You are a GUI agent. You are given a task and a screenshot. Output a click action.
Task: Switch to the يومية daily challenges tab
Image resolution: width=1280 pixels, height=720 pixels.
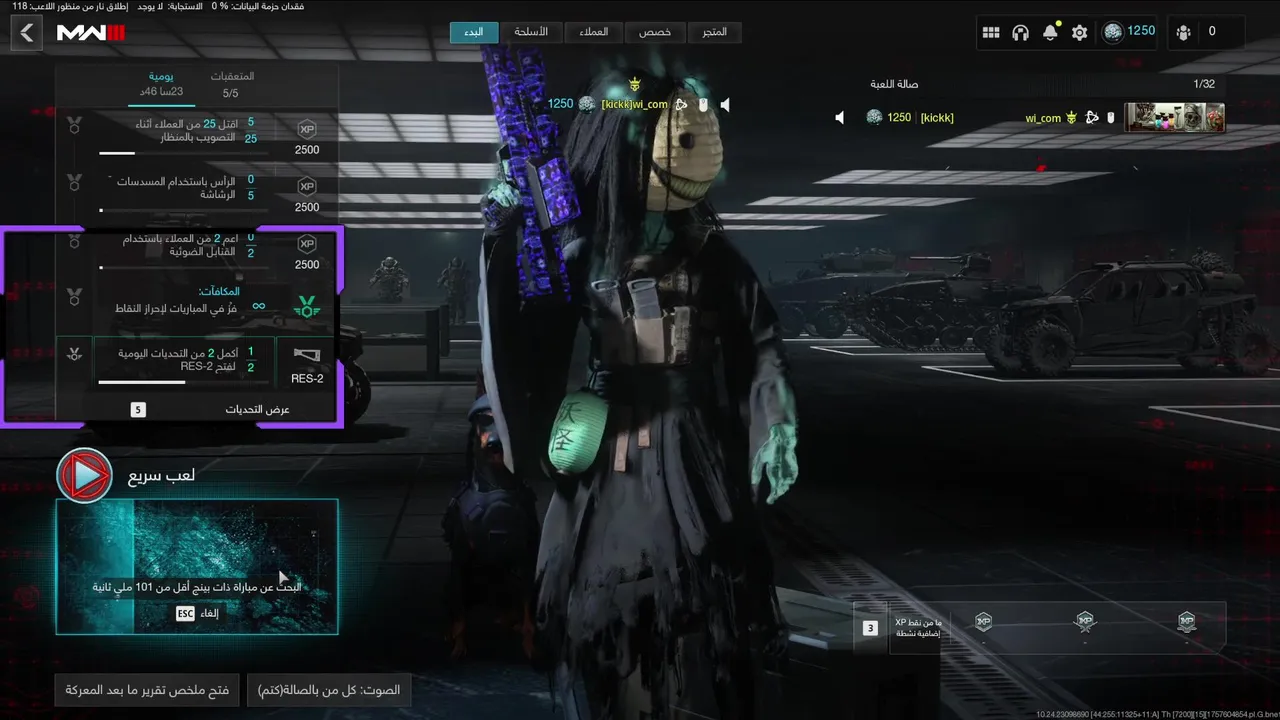click(x=161, y=84)
